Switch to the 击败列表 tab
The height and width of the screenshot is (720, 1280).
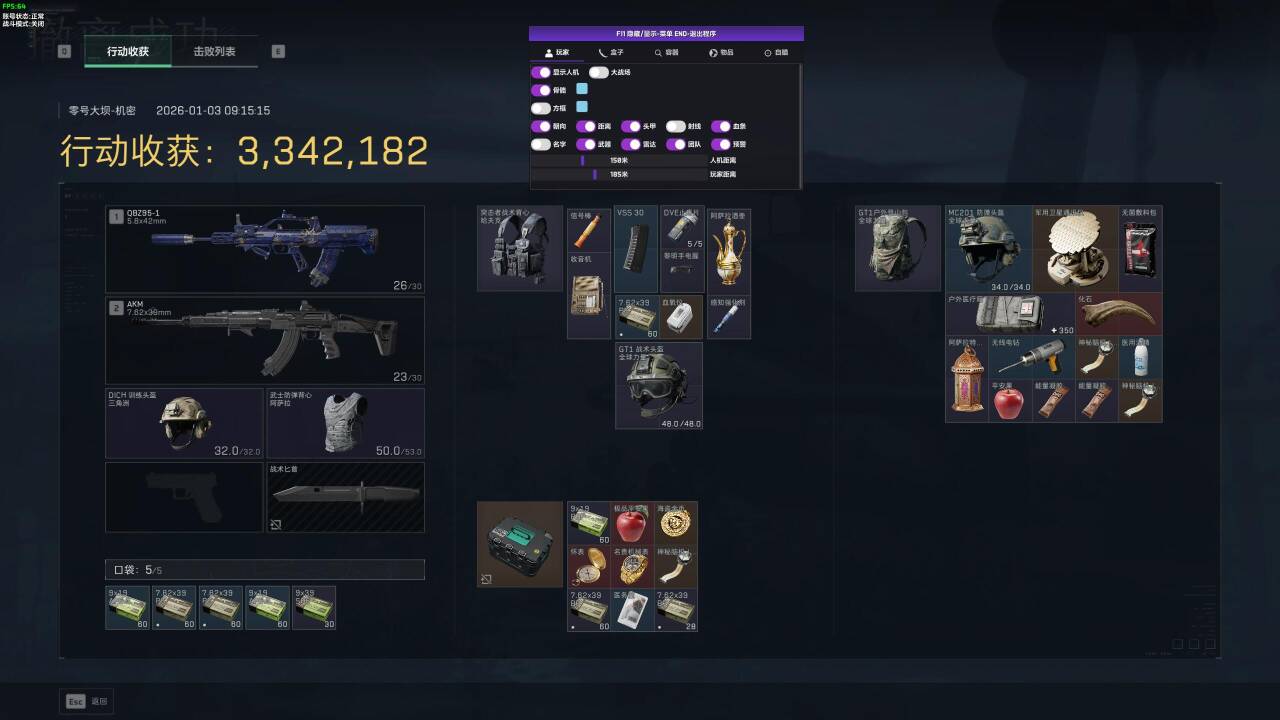[x=214, y=51]
